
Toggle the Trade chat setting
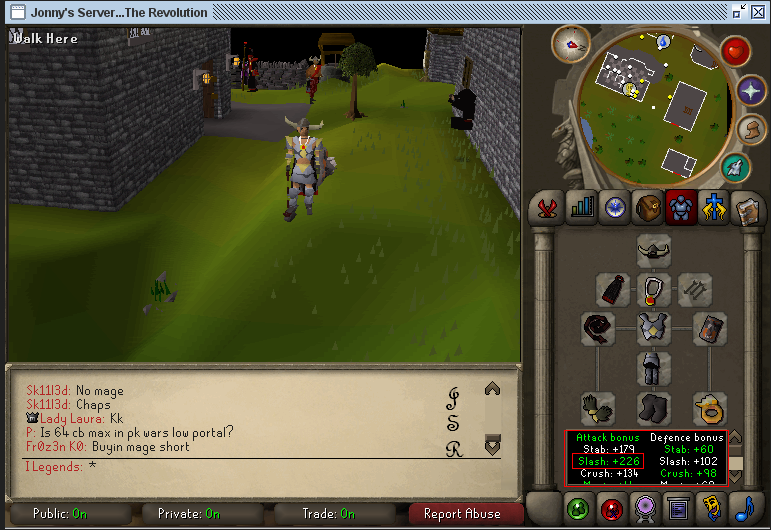327,514
